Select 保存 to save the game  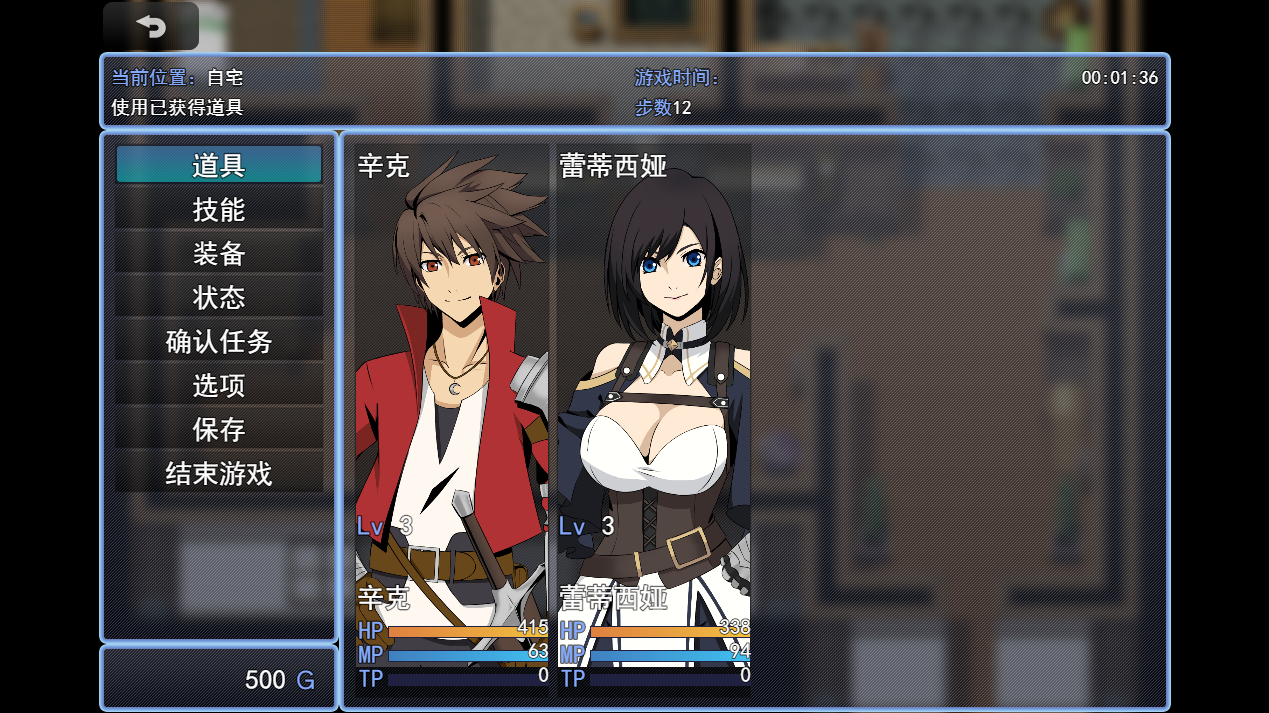click(x=219, y=429)
